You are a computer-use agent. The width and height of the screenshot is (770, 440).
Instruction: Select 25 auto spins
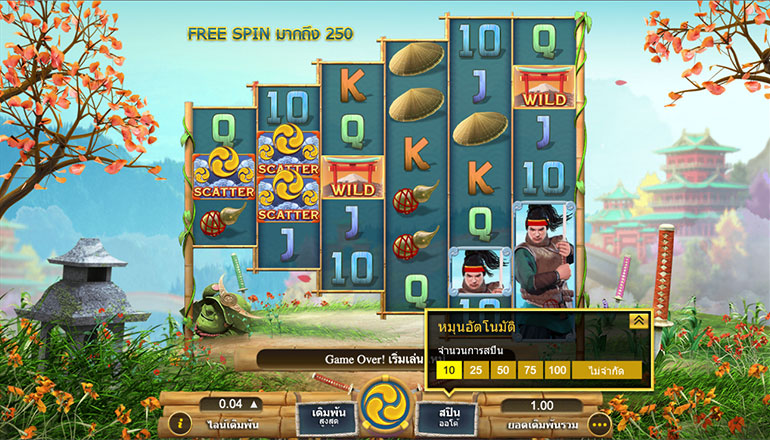click(x=476, y=372)
